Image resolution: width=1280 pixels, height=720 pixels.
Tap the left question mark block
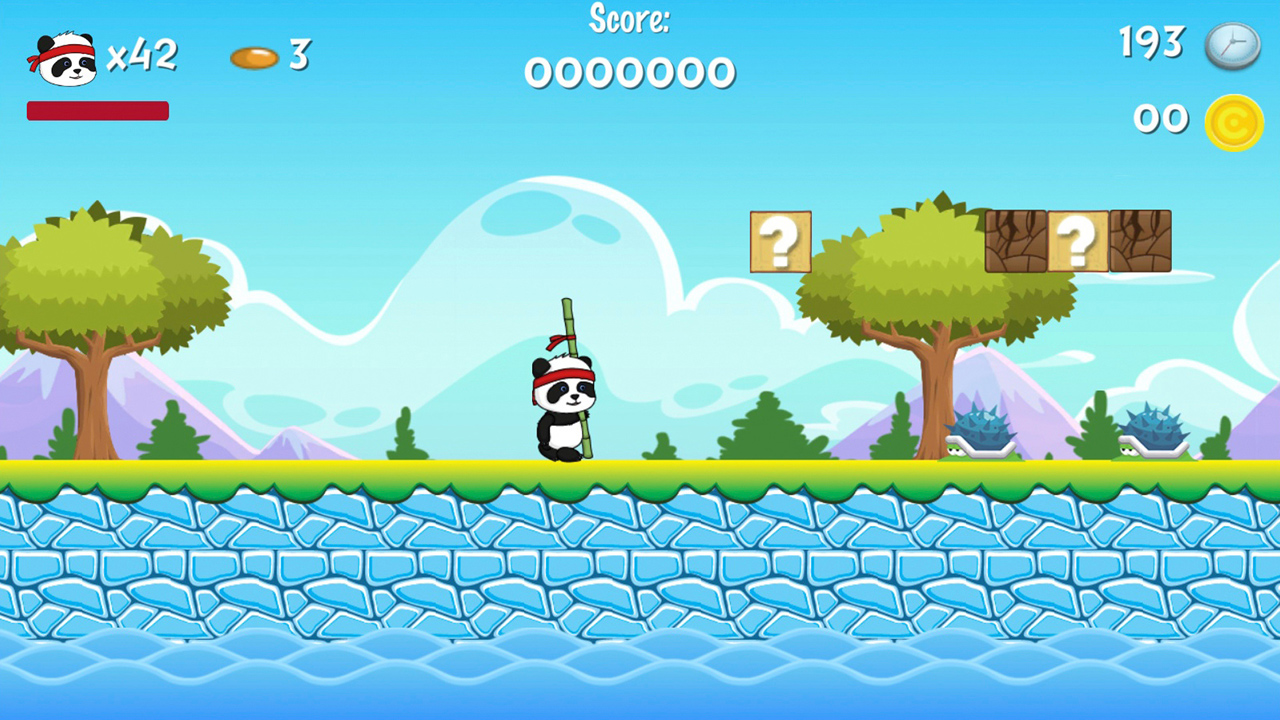[780, 241]
